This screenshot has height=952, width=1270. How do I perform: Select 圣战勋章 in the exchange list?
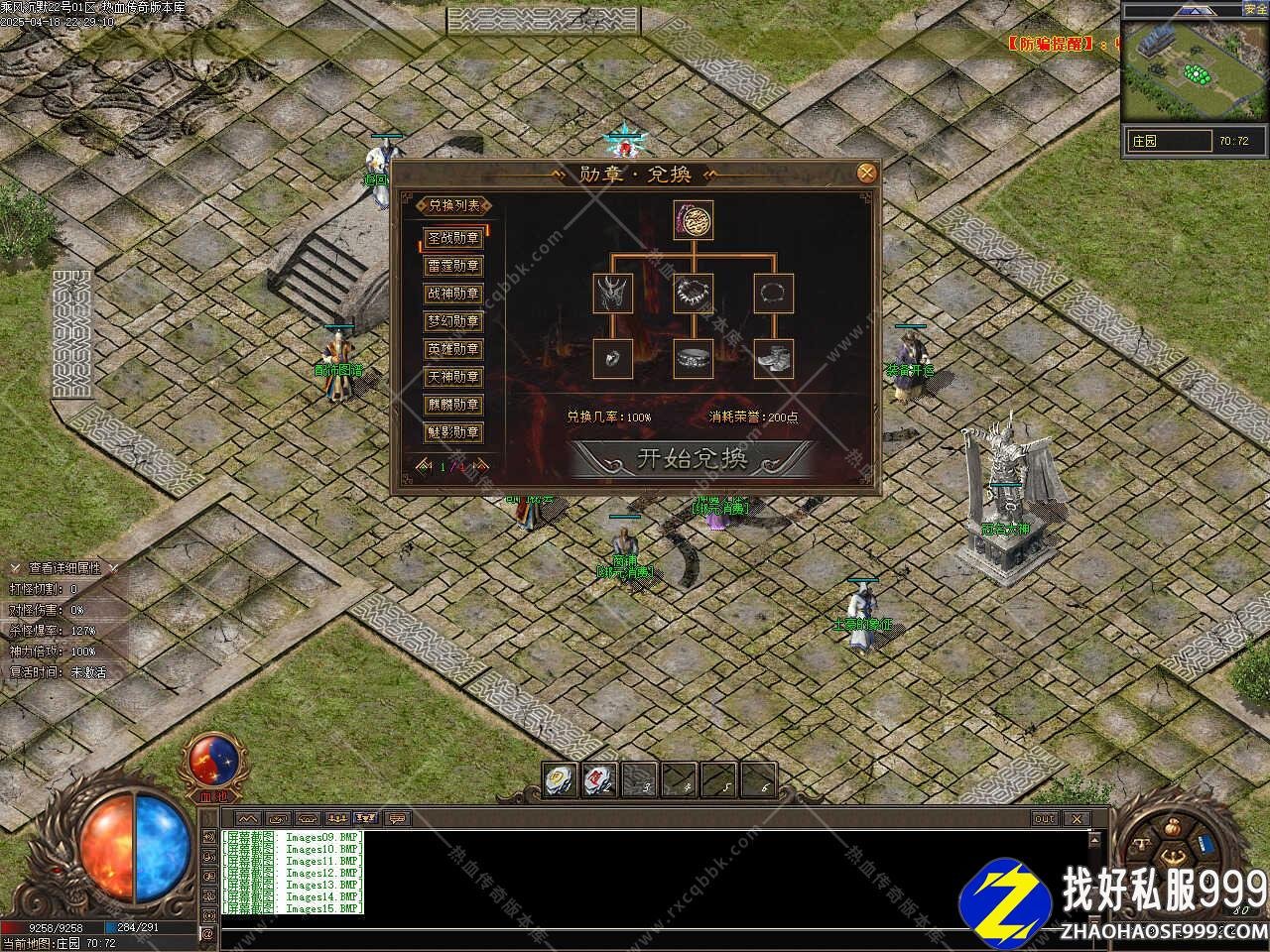(x=453, y=238)
